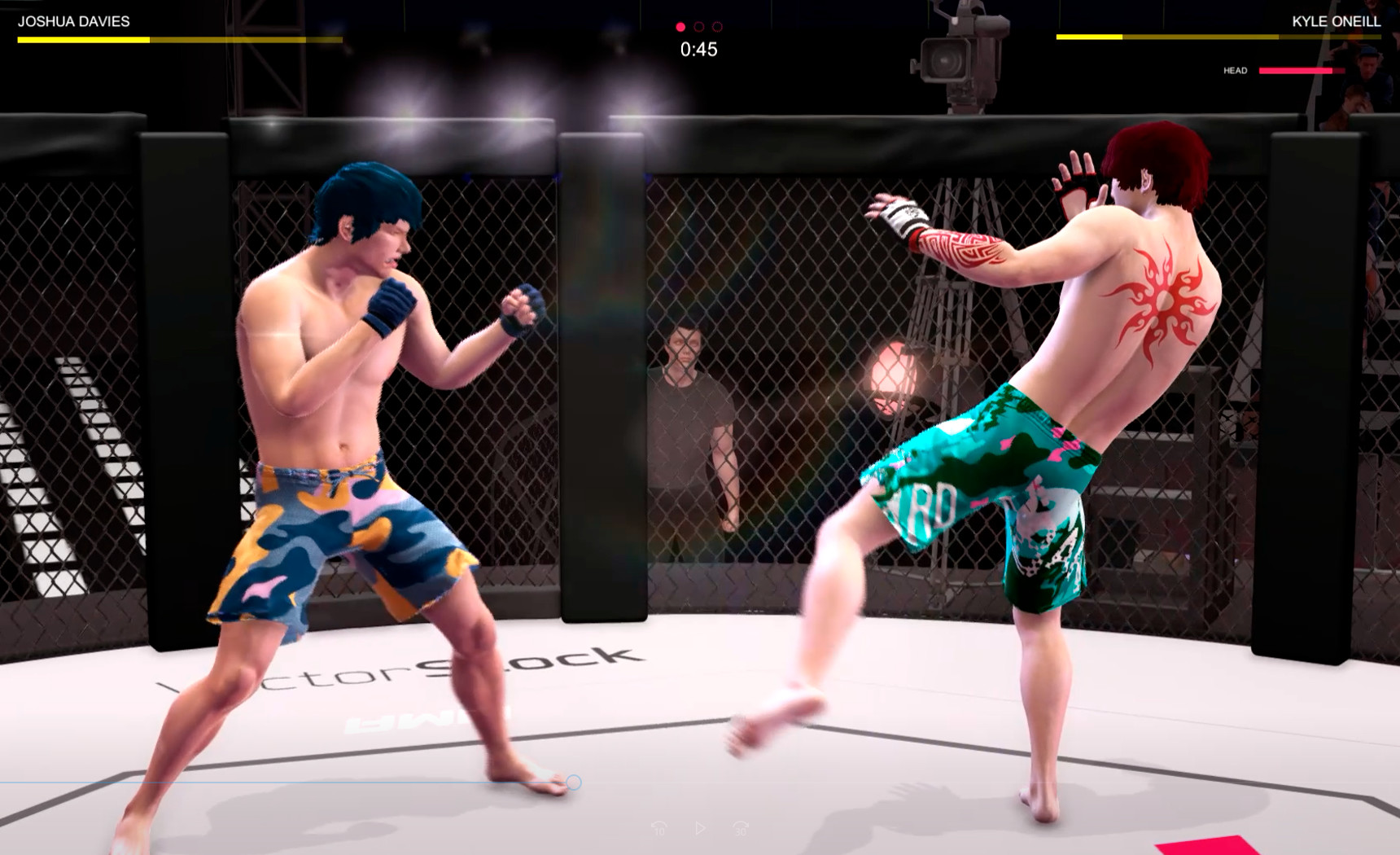Click the HEAD damage indicator icon

pyautogui.click(x=1237, y=70)
